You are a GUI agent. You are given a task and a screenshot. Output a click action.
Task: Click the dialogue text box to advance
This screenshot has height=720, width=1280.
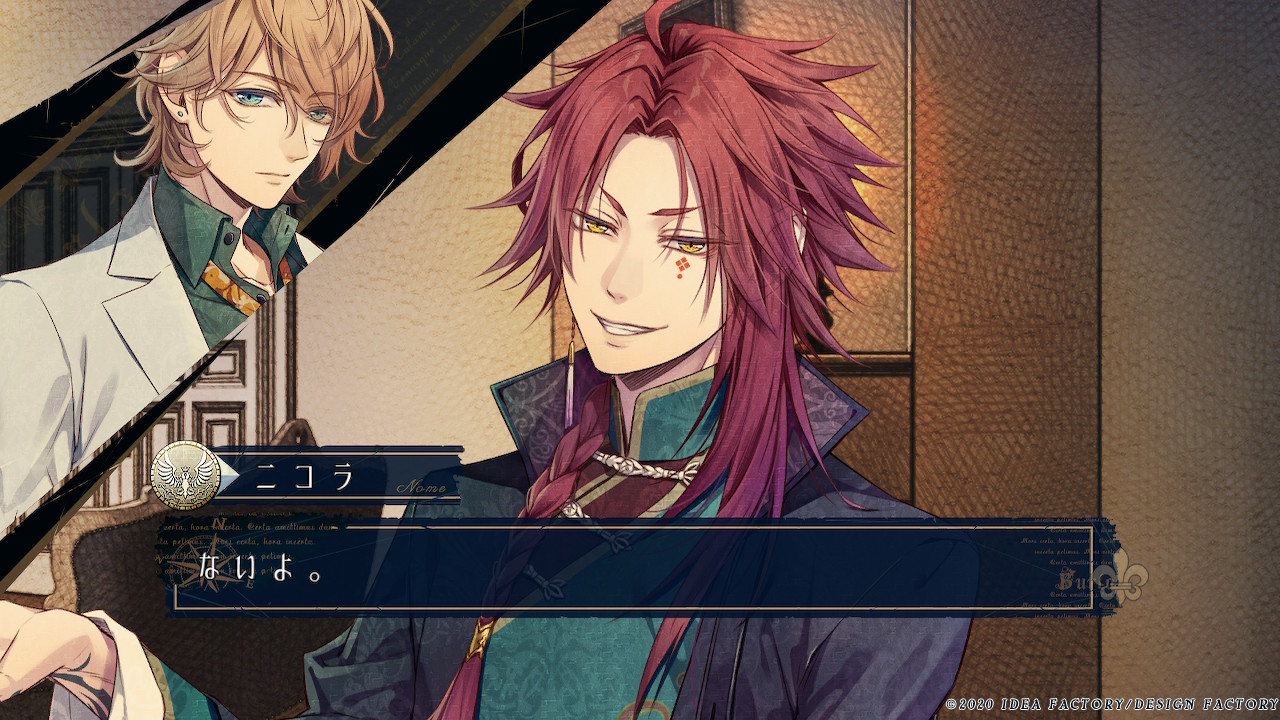(632, 569)
